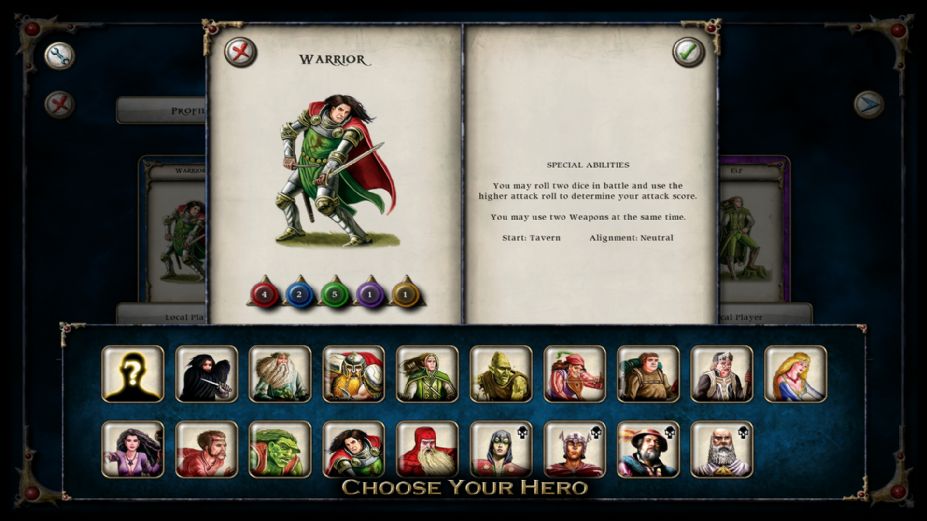Viewport: 927px width, 521px height.
Task: Select the random hero question mark portrait
Action: tap(132, 374)
